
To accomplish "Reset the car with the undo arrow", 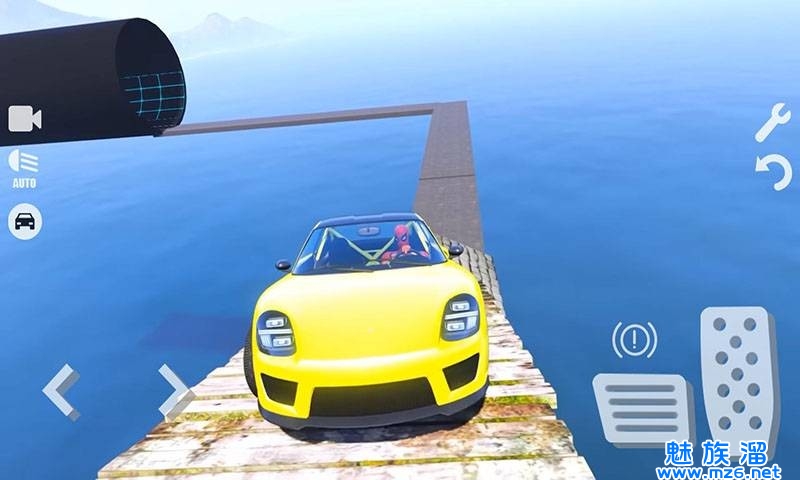I will 773,173.
